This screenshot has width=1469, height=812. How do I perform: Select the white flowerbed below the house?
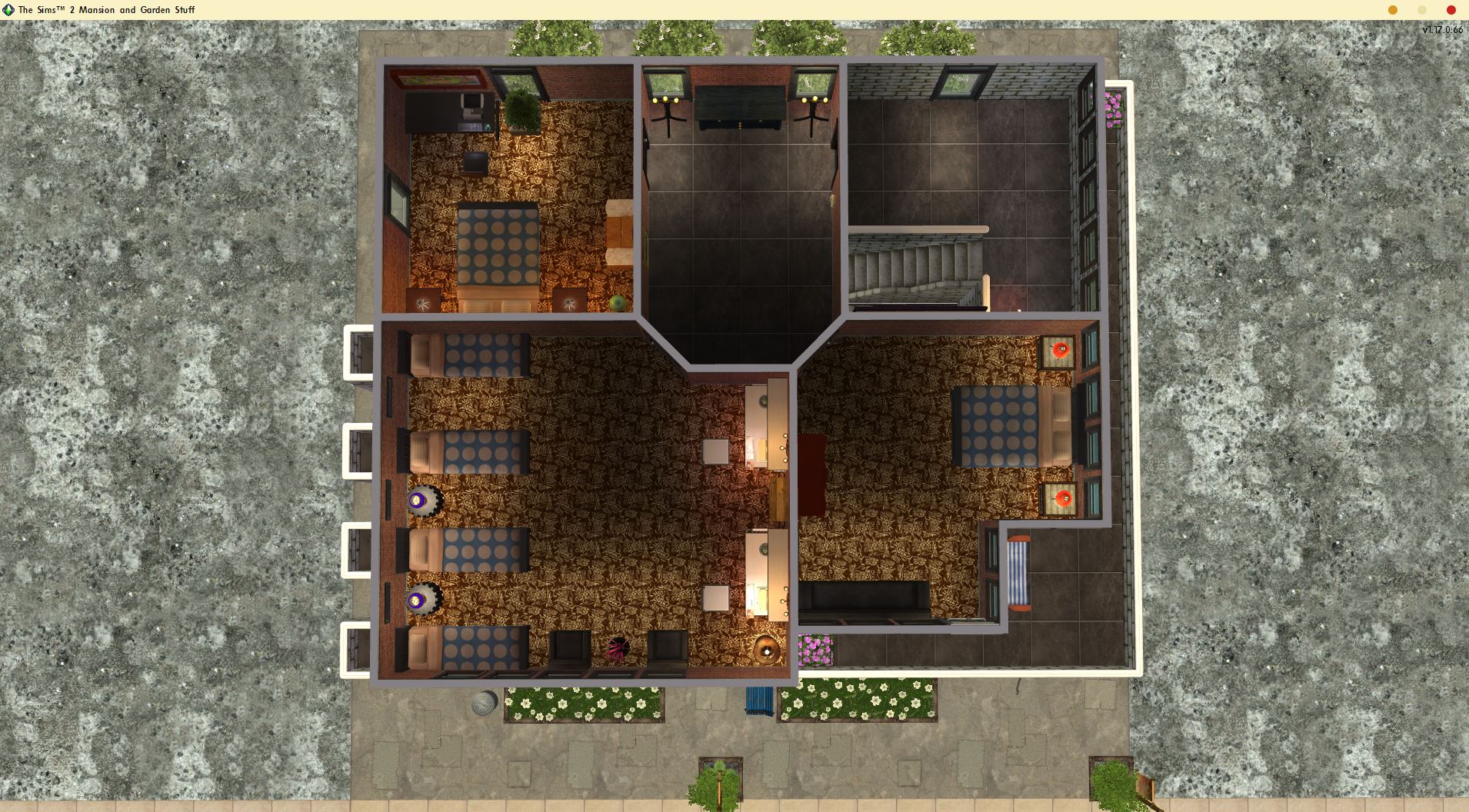tap(585, 706)
